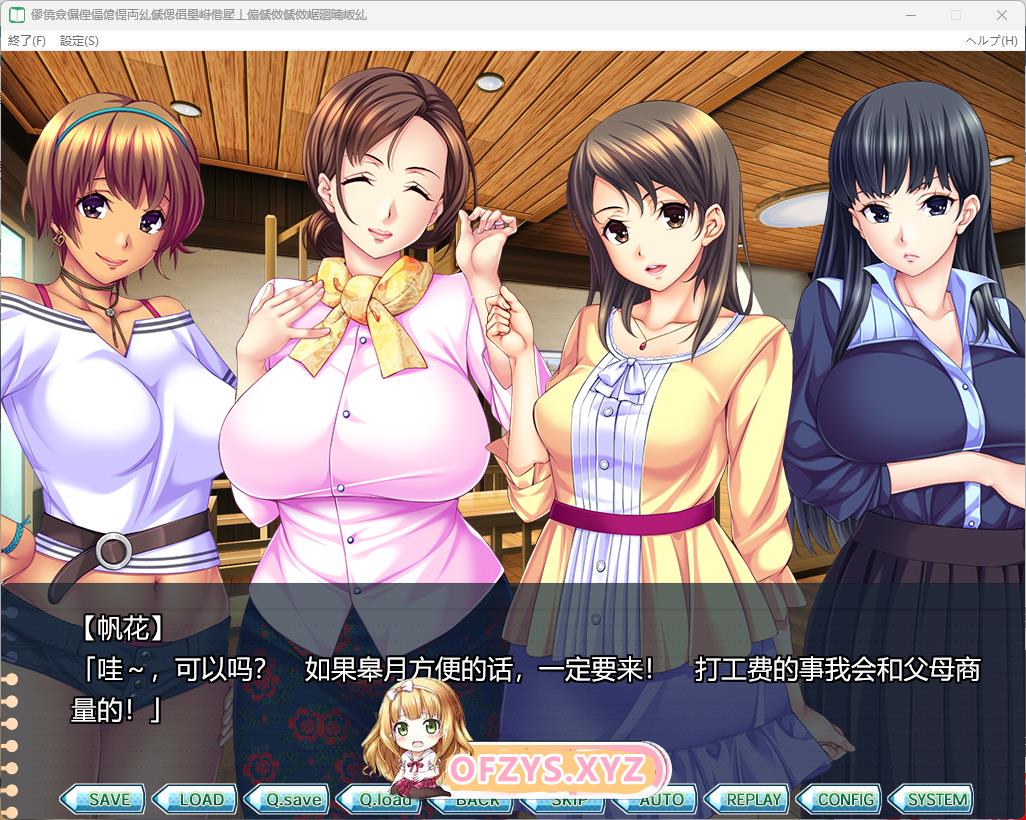The image size is (1026, 820).
Task: Close the game window
Action: pos(1002,15)
